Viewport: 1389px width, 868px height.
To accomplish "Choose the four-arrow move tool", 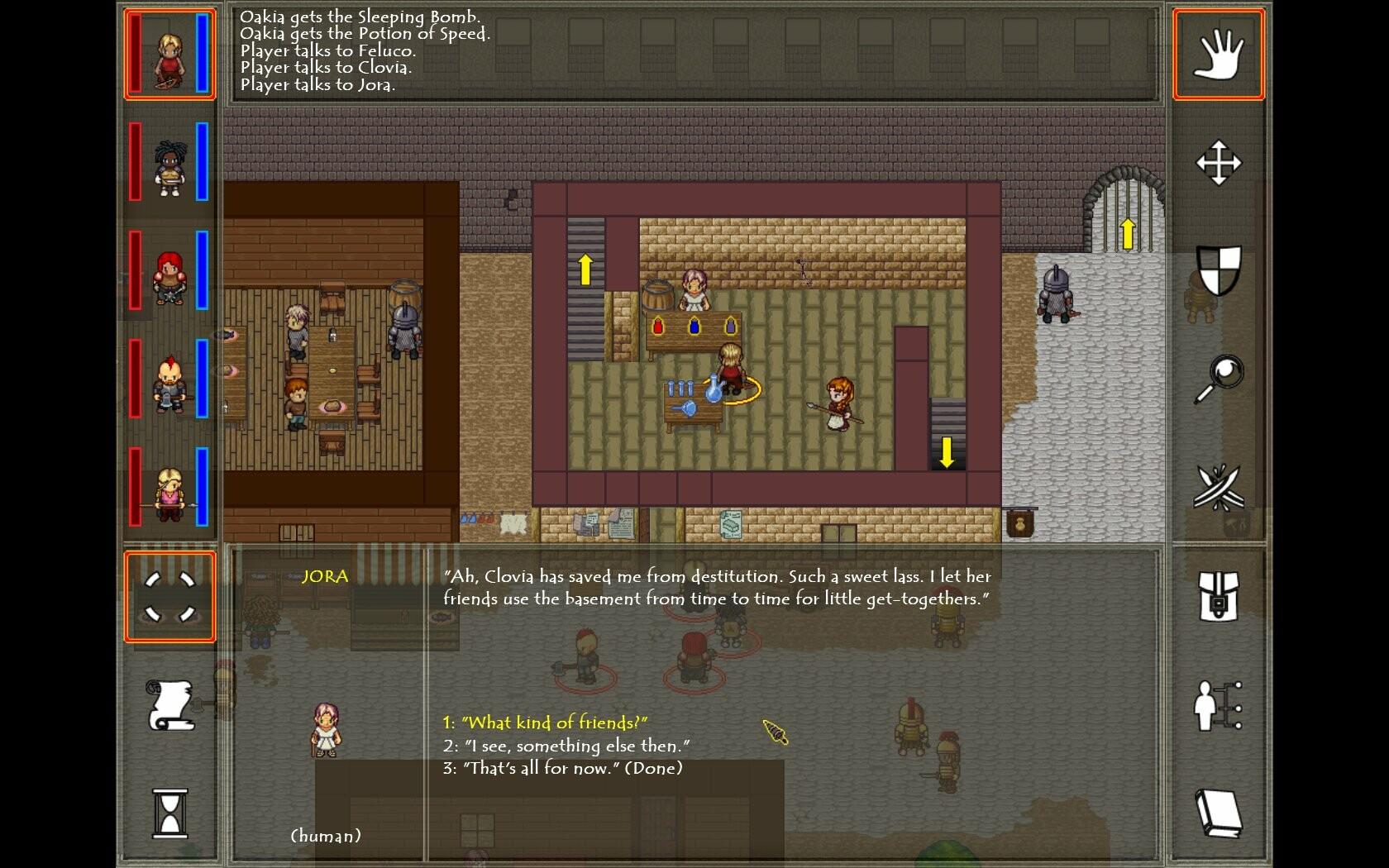I will point(1219,163).
